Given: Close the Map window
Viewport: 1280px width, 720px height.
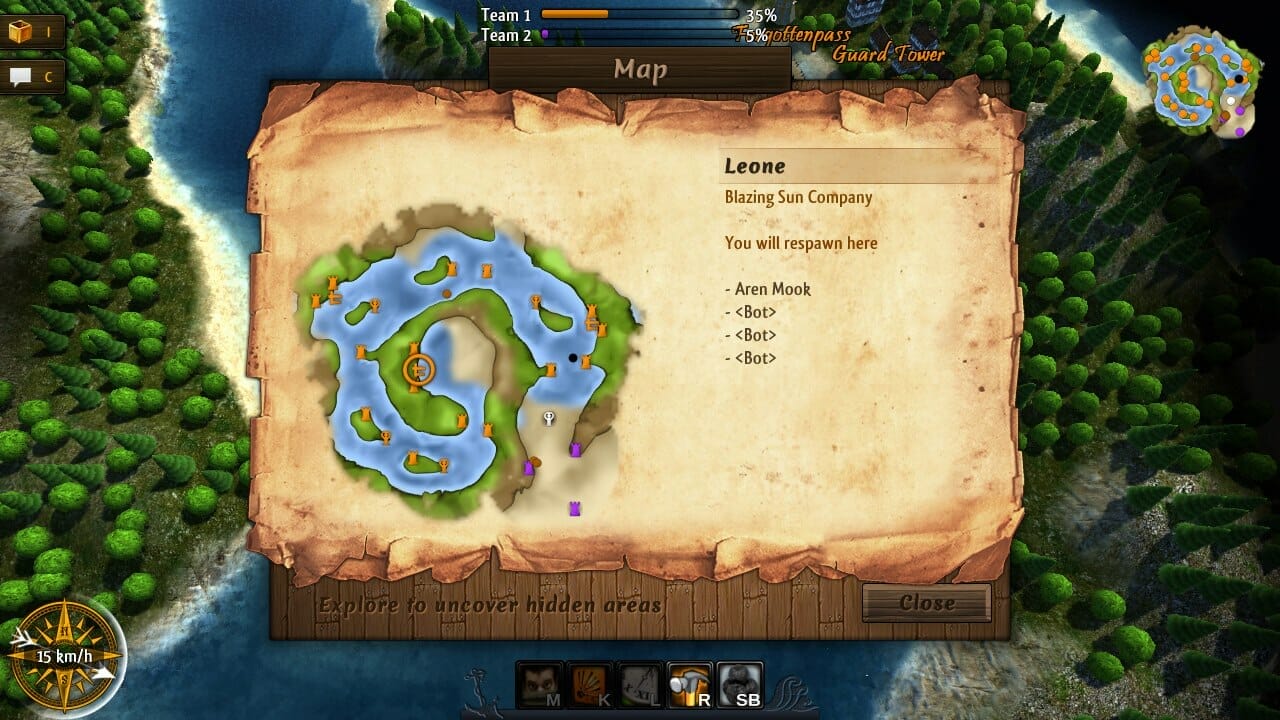Looking at the screenshot, I should 926,603.
